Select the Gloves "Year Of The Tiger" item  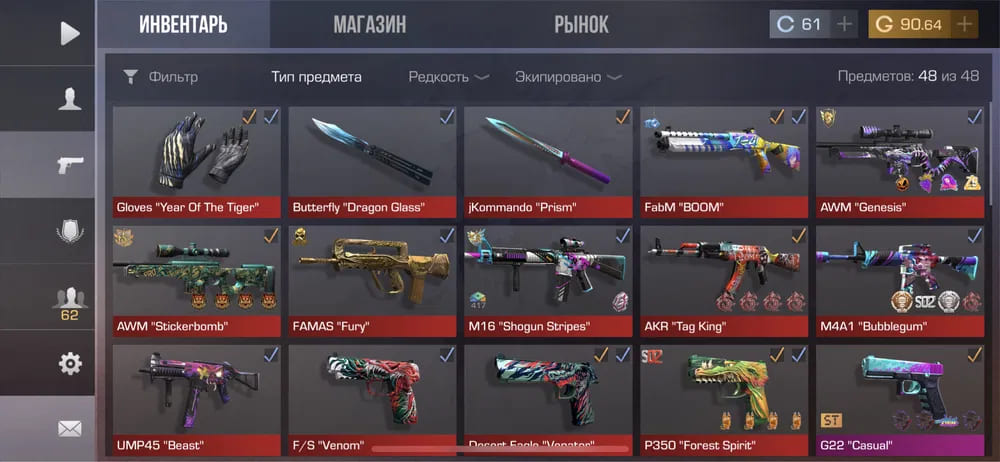(197, 162)
